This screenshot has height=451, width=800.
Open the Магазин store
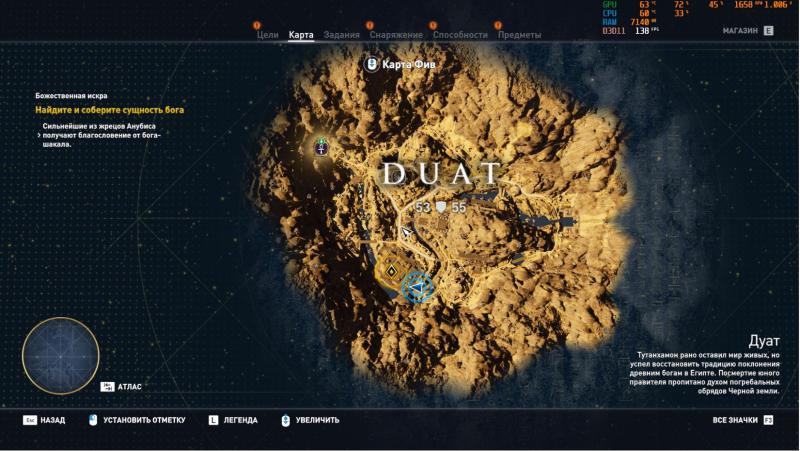tap(747, 31)
